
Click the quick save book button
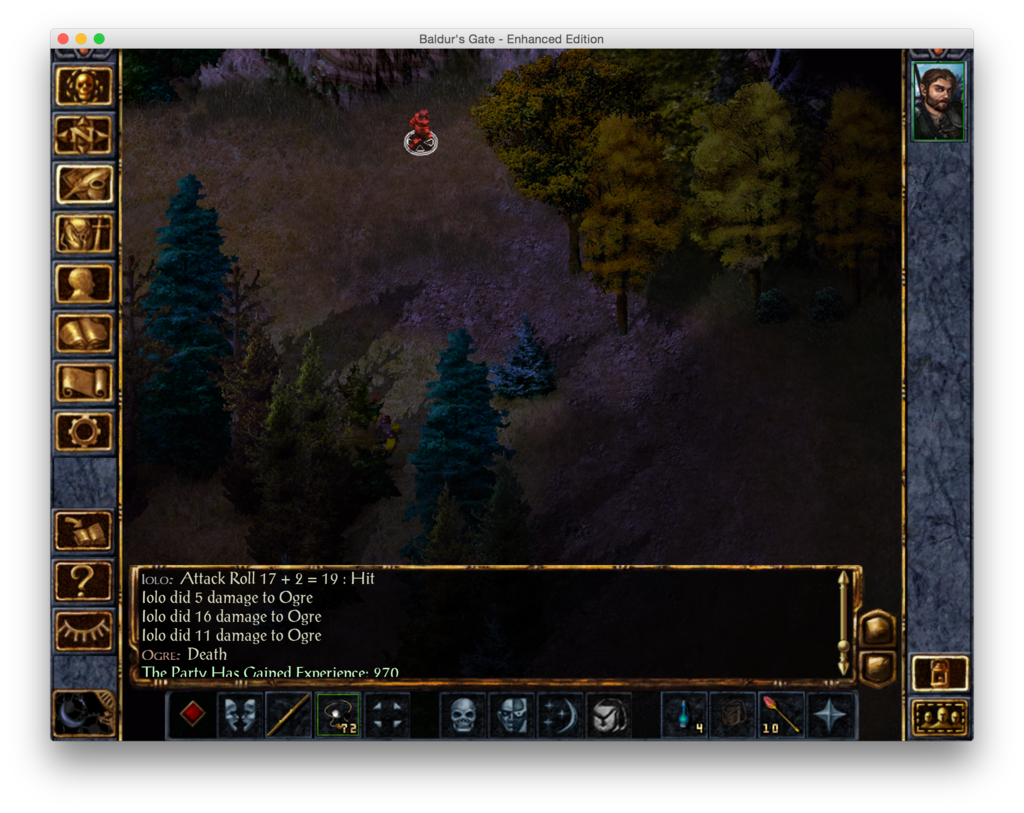point(83,531)
